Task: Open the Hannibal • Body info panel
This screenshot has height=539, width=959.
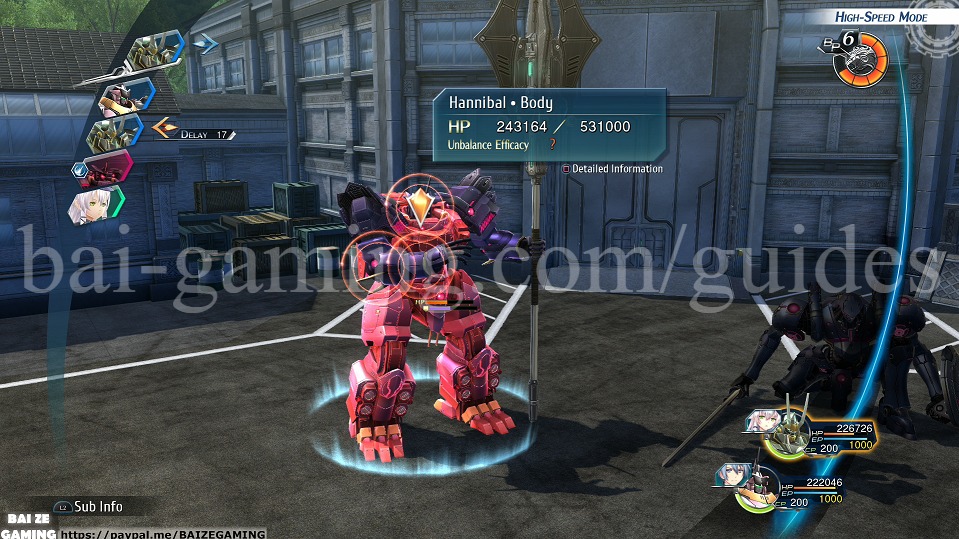Action: point(548,124)
